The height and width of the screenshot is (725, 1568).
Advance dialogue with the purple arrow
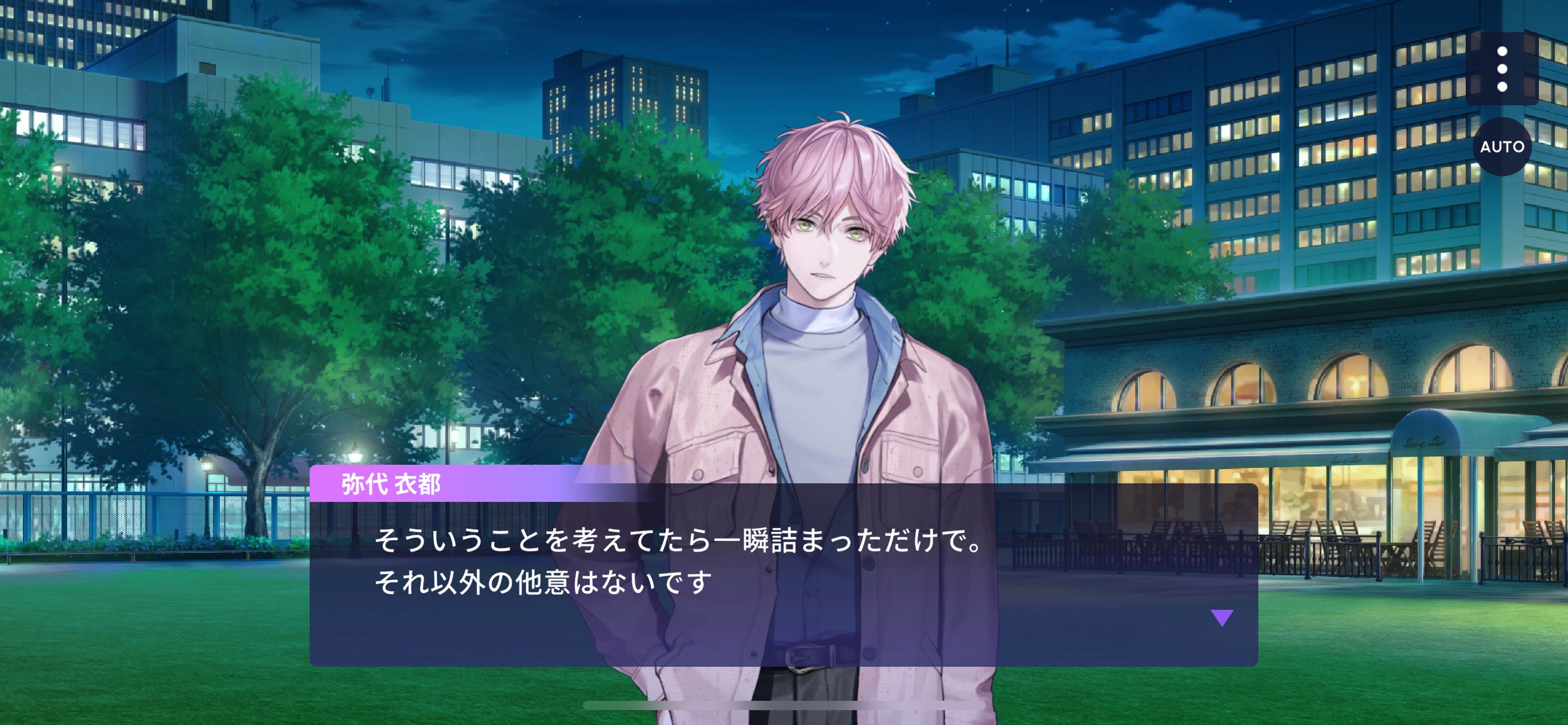(x=1222, y=618)
